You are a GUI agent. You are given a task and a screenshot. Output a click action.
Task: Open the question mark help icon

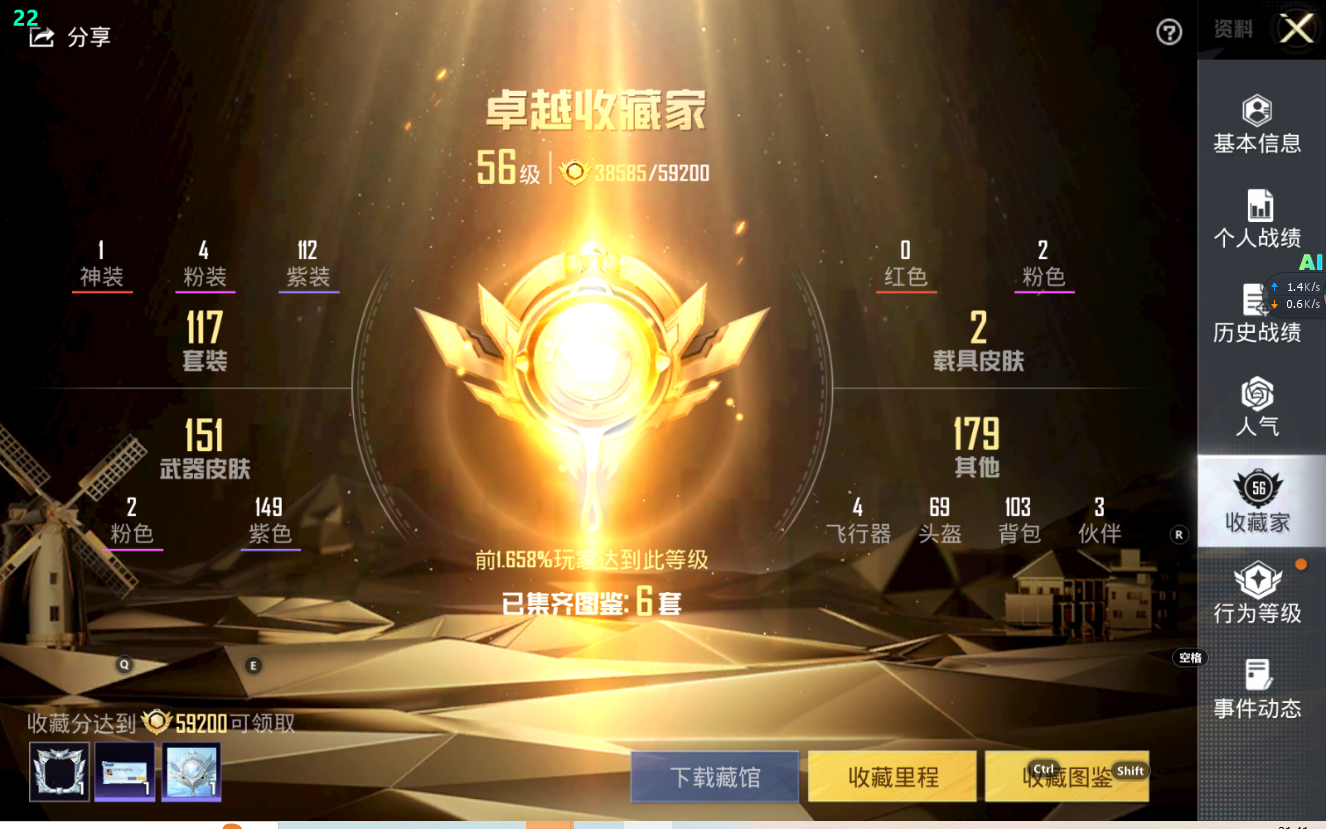tap(1169, 33)
